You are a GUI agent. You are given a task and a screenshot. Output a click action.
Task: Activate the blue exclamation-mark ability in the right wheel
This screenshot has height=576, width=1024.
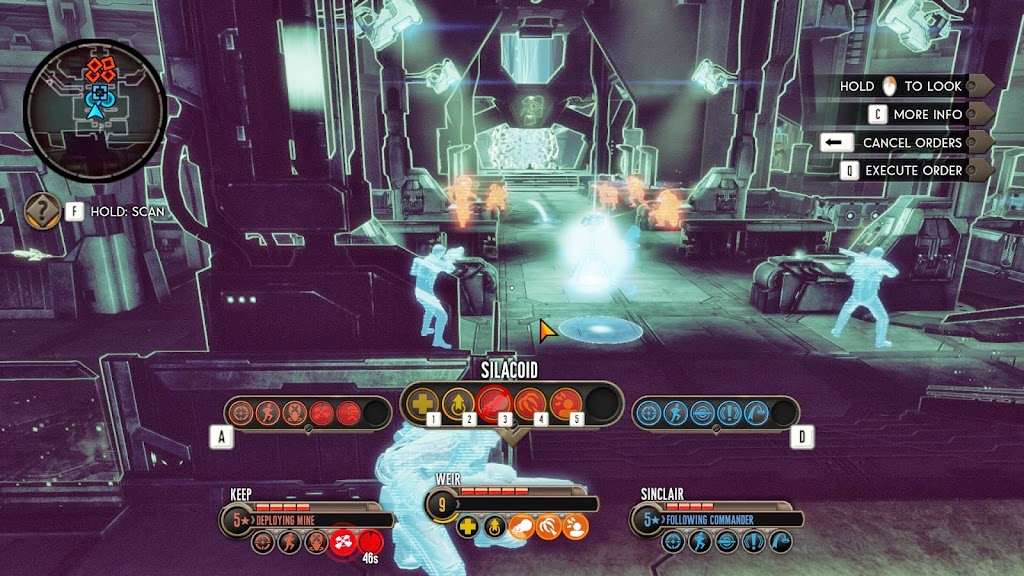point(730,412)
